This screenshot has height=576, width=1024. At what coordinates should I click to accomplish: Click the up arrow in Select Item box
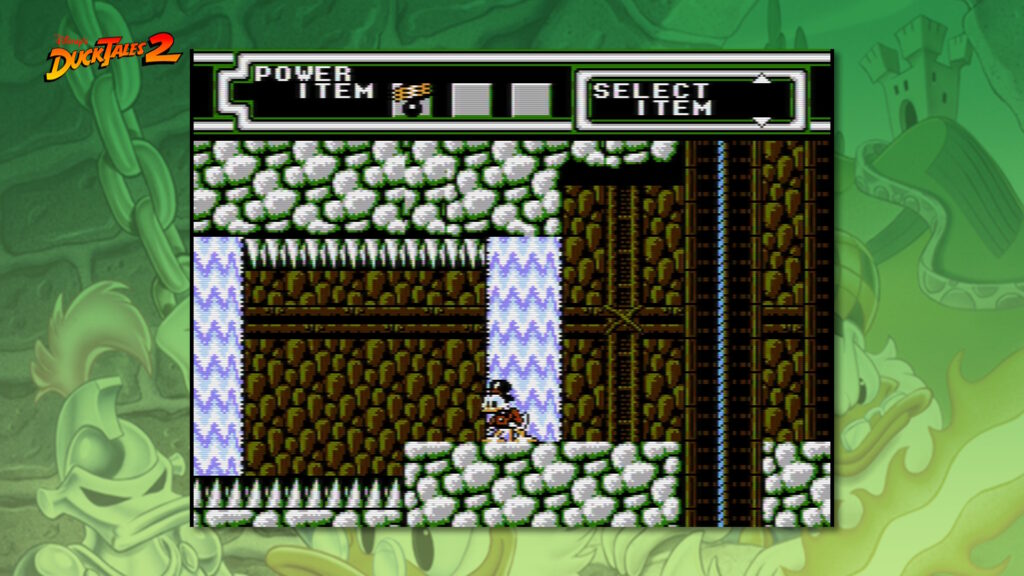(762, 79)
